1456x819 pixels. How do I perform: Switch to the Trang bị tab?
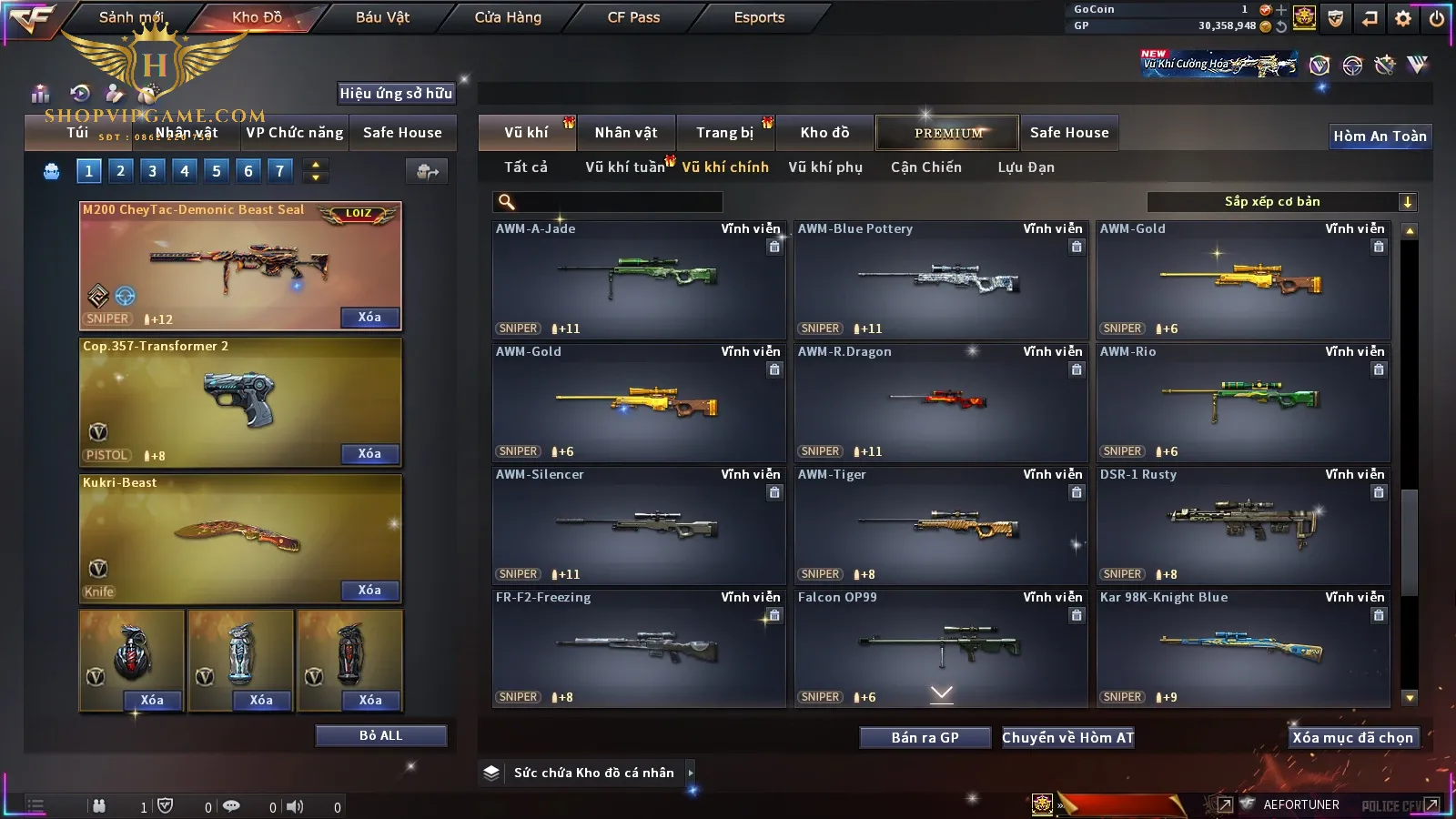point(724,133)
